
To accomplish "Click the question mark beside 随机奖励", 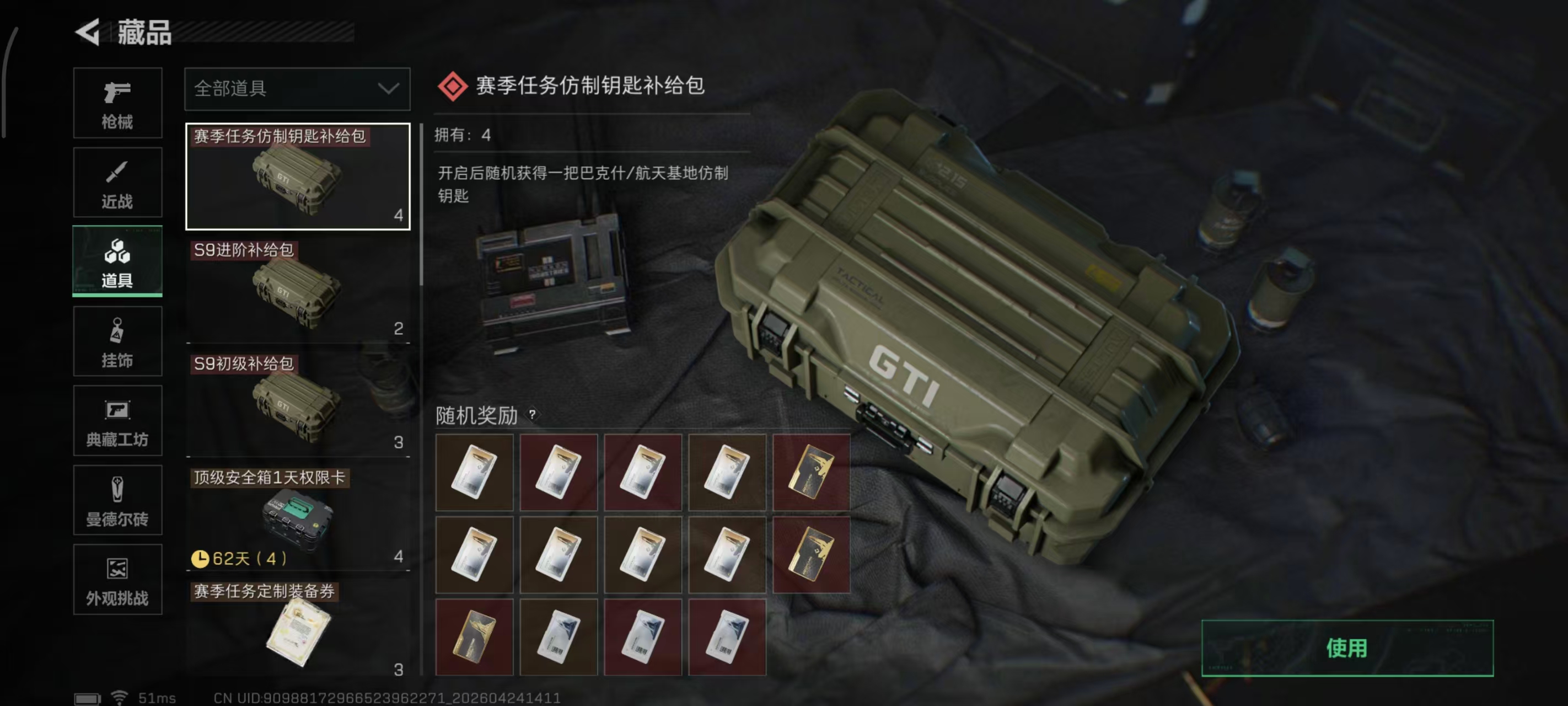I will click(x=534, y=416).
